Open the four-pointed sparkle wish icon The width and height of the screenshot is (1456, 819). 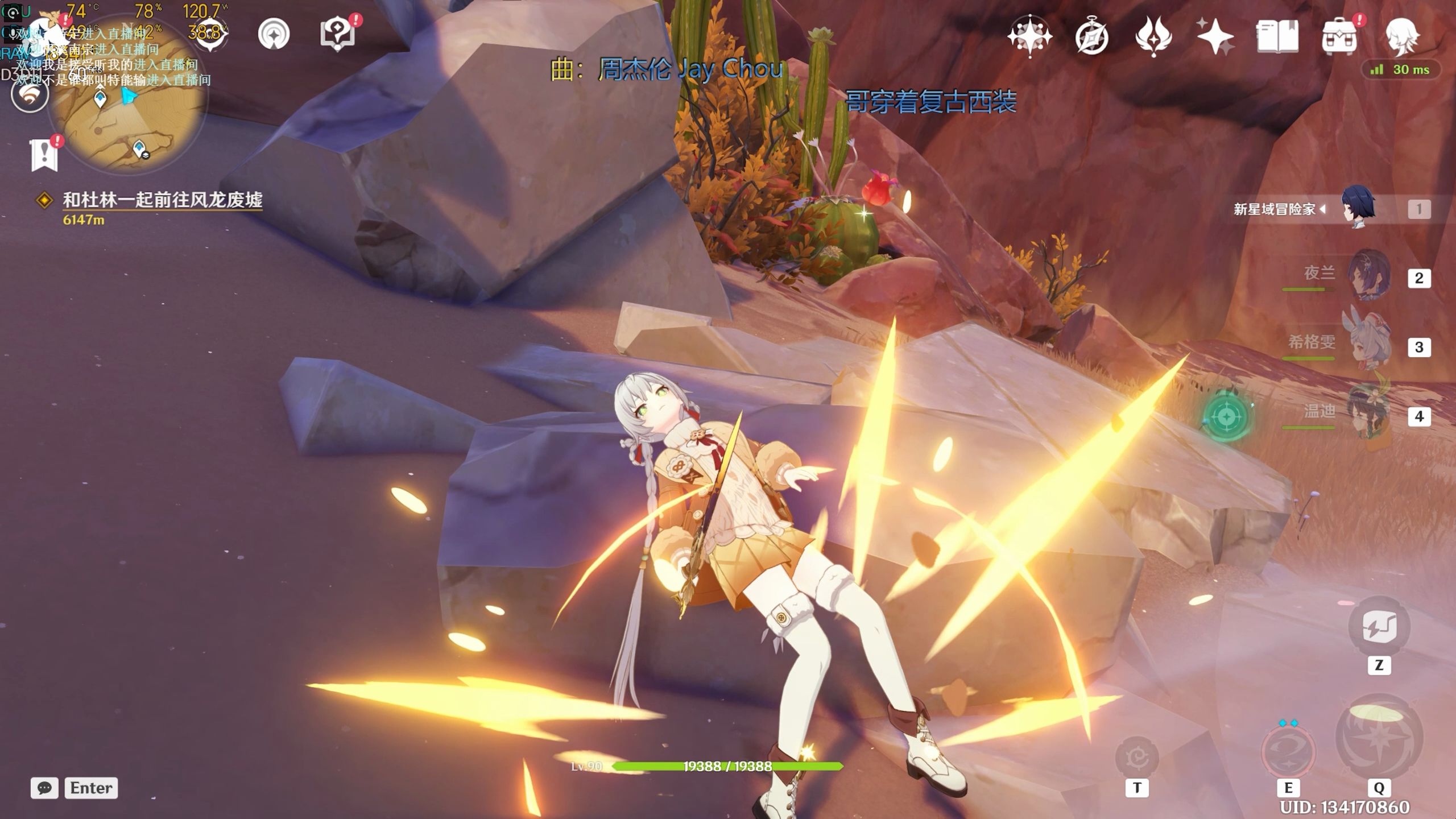pos(1215,36)
